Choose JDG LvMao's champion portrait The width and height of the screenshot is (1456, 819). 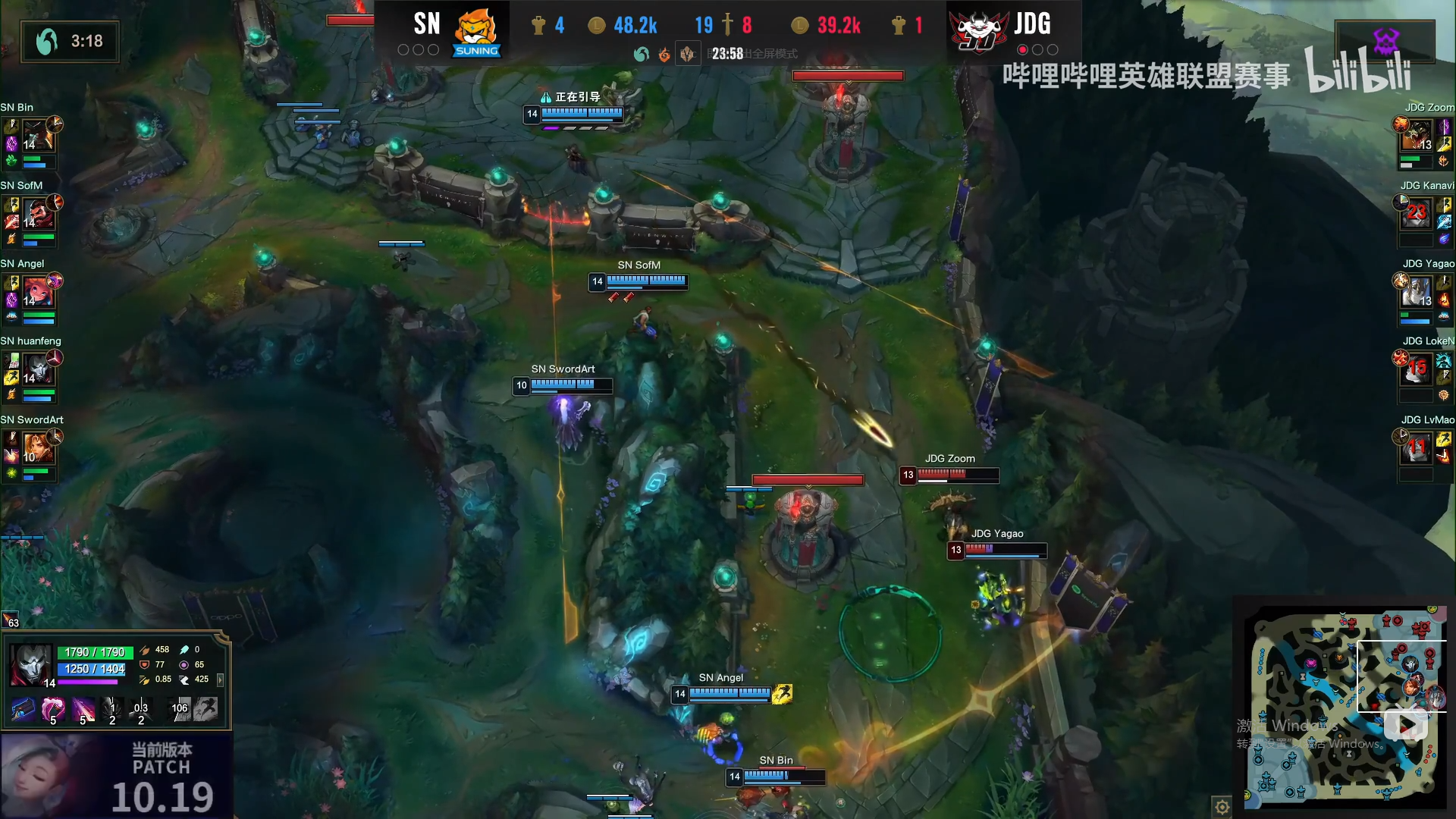[x=1416, y=447]
